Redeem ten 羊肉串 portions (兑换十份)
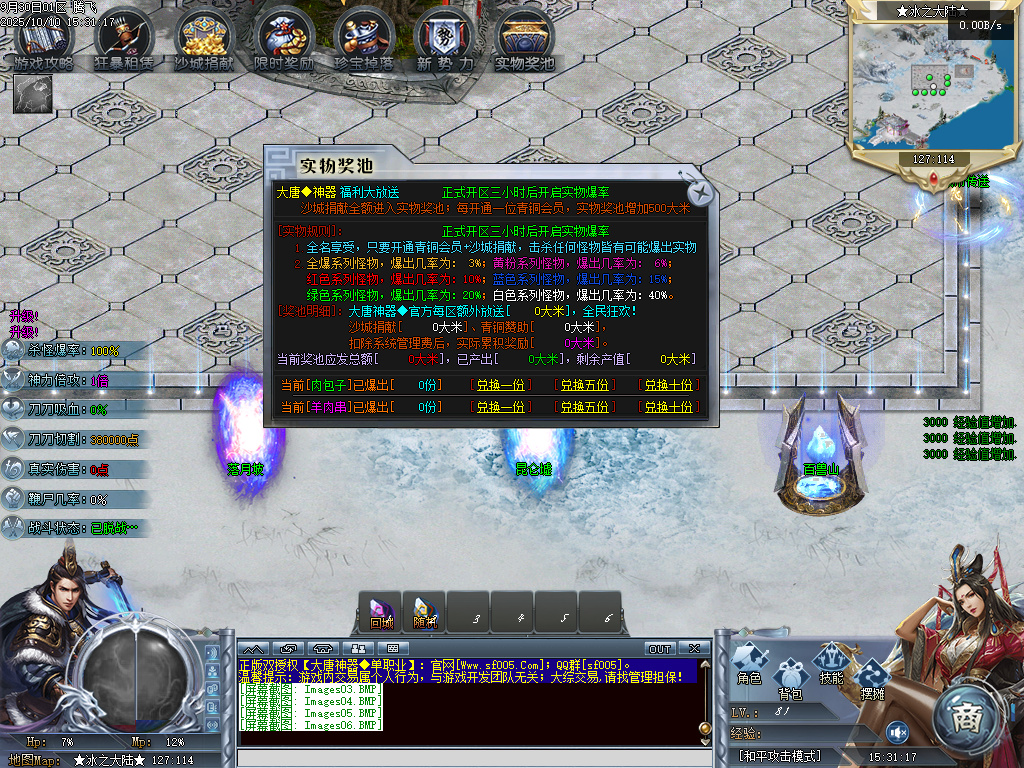 [x=668, y=407]
